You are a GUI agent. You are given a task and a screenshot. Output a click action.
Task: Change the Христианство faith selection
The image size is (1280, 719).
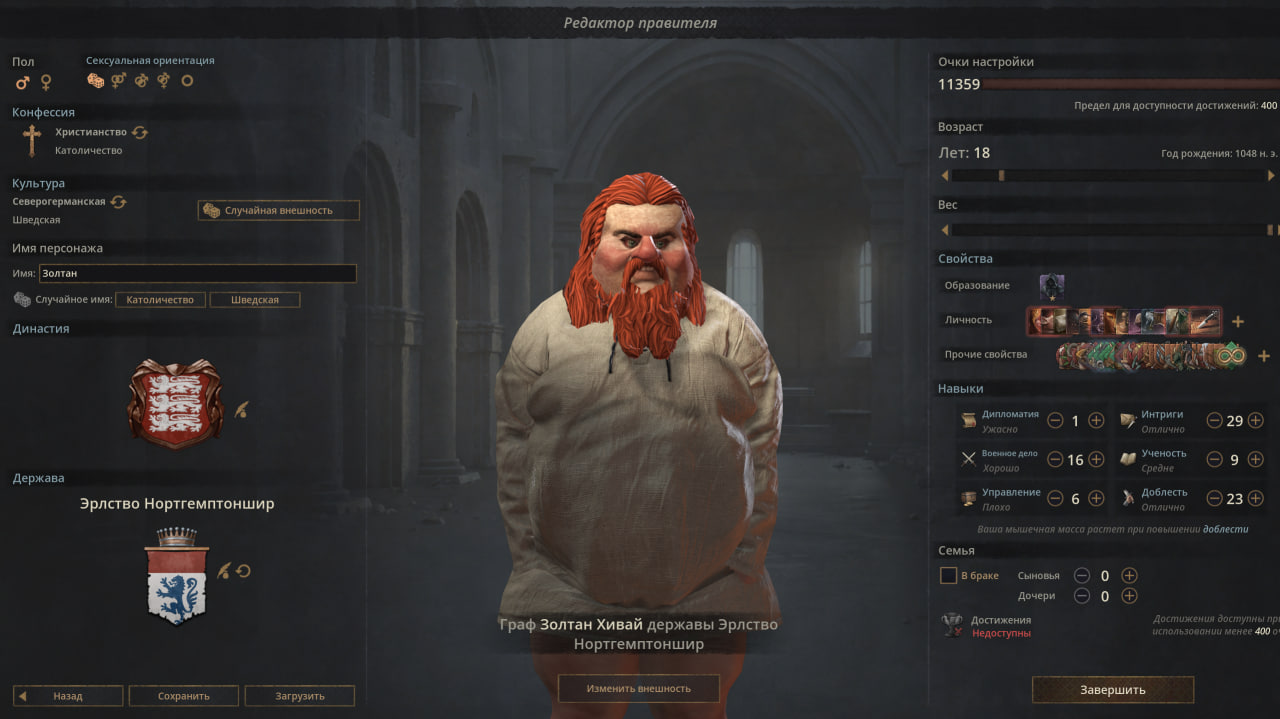tap(140, 132)
